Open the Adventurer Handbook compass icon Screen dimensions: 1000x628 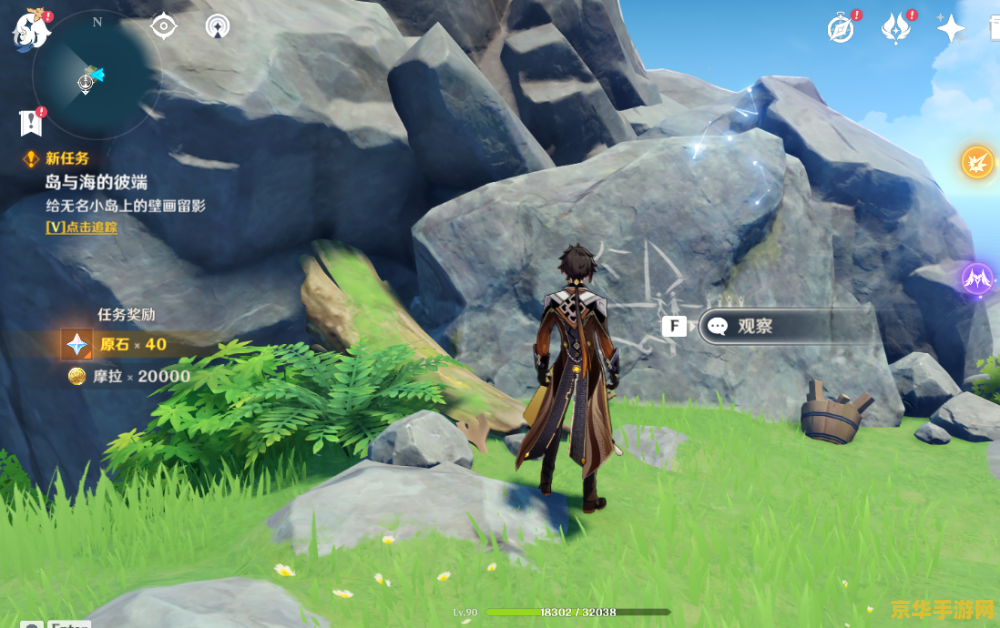[x=841, y=28]
